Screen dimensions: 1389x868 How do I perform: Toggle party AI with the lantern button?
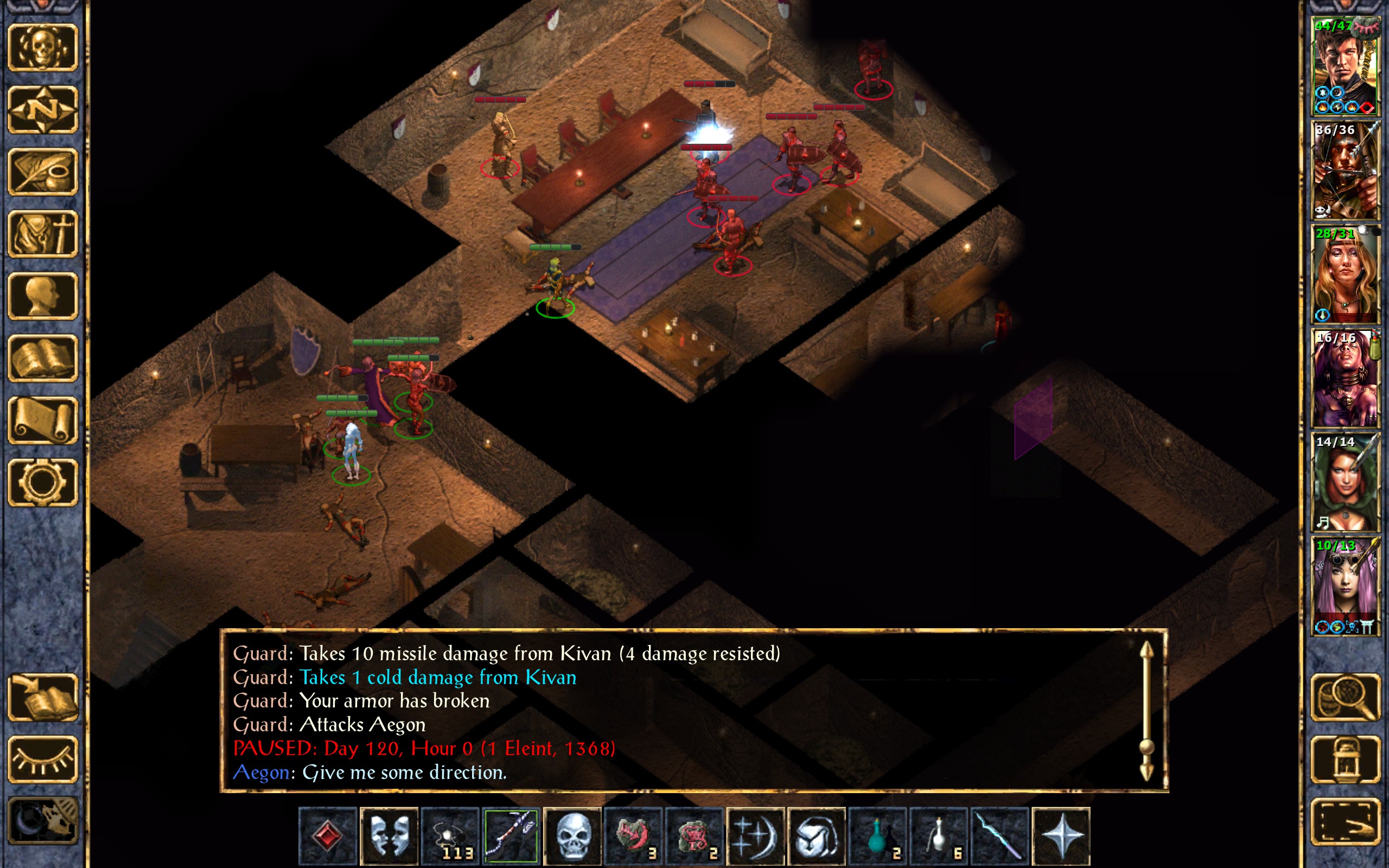click(1345, 759)
